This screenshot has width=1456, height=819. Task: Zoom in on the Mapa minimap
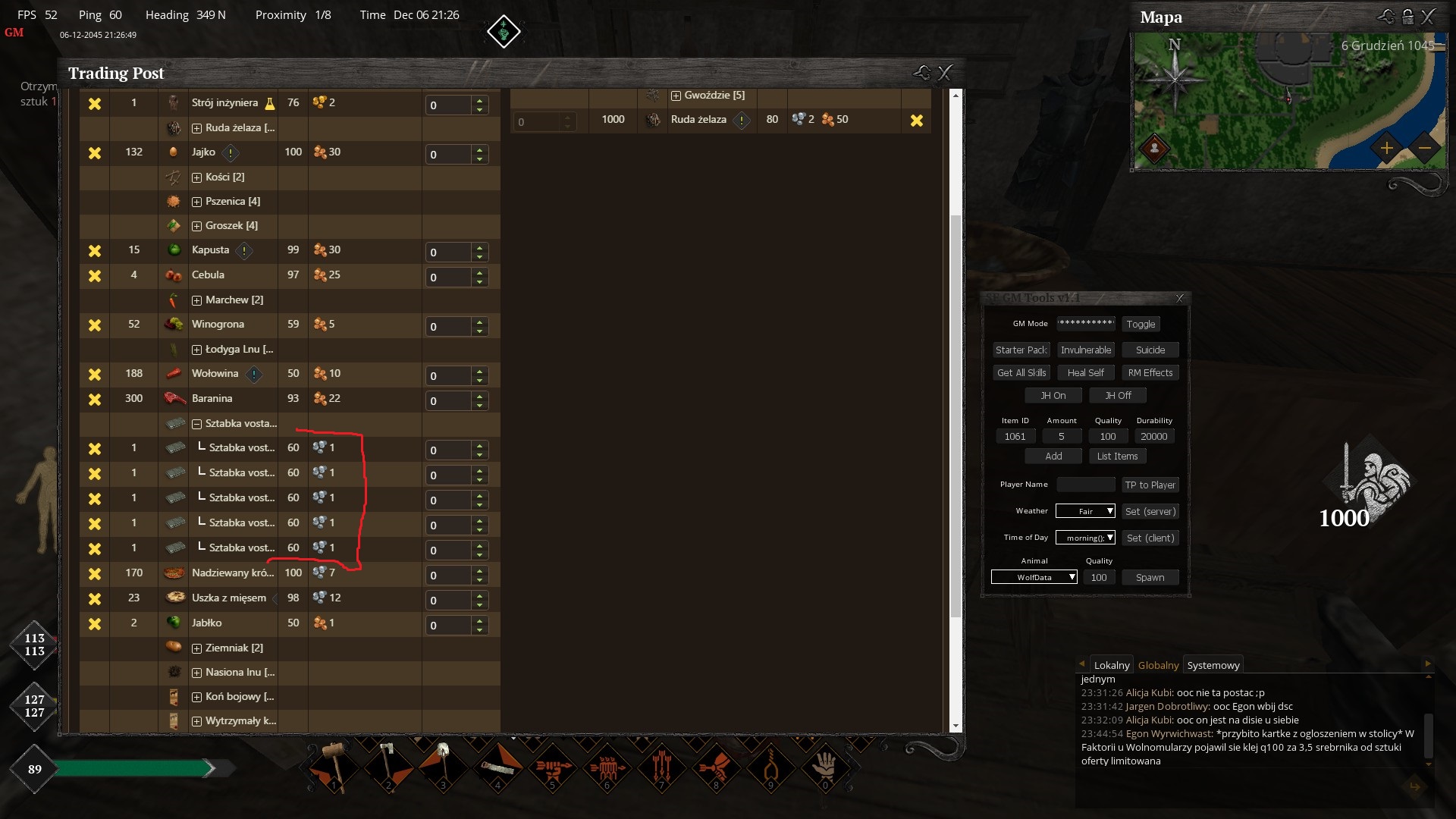pyautogui.click(x=1386, y=148)
